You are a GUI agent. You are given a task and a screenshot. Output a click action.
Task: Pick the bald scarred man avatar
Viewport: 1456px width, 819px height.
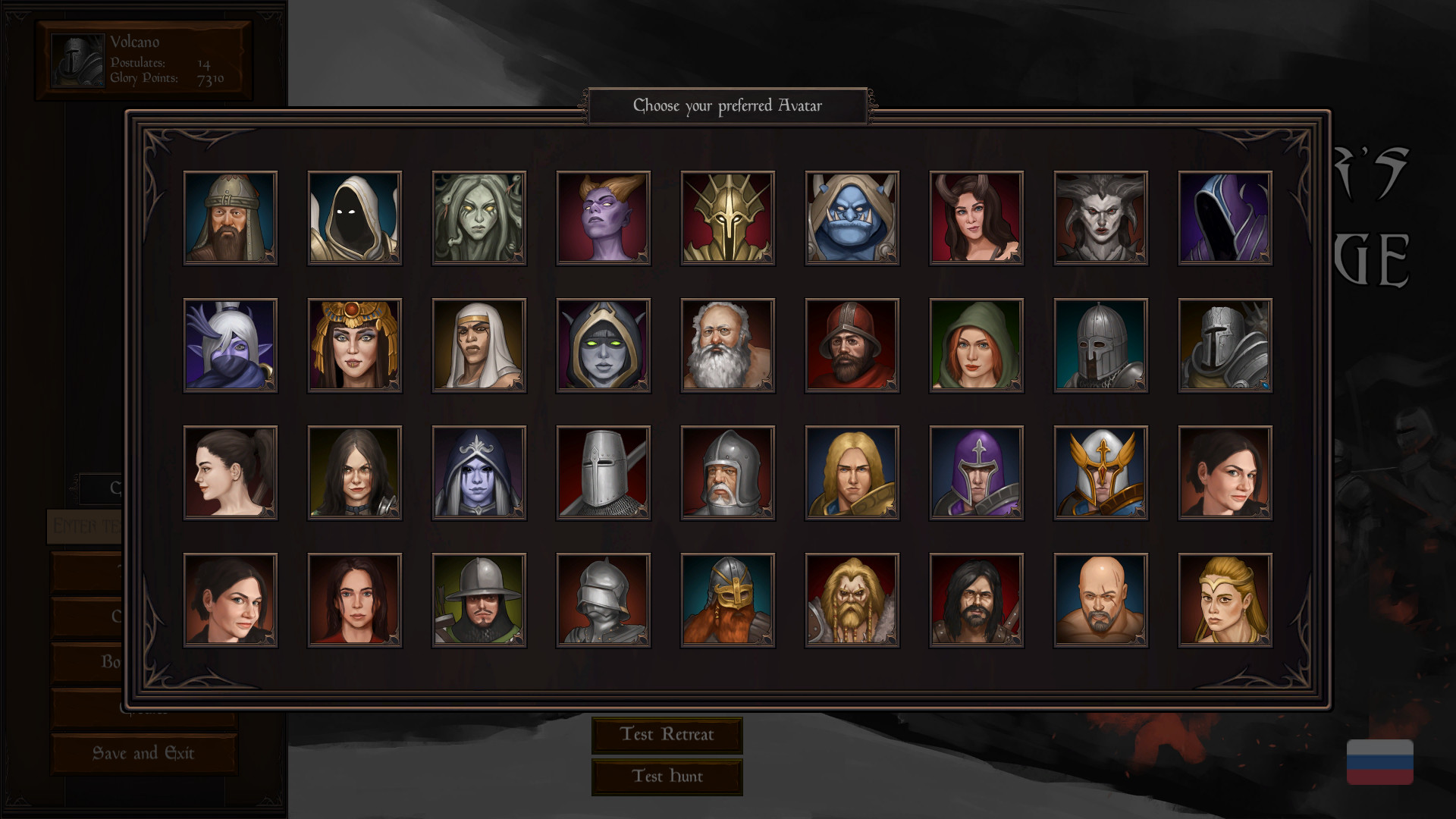(1100, 600)
